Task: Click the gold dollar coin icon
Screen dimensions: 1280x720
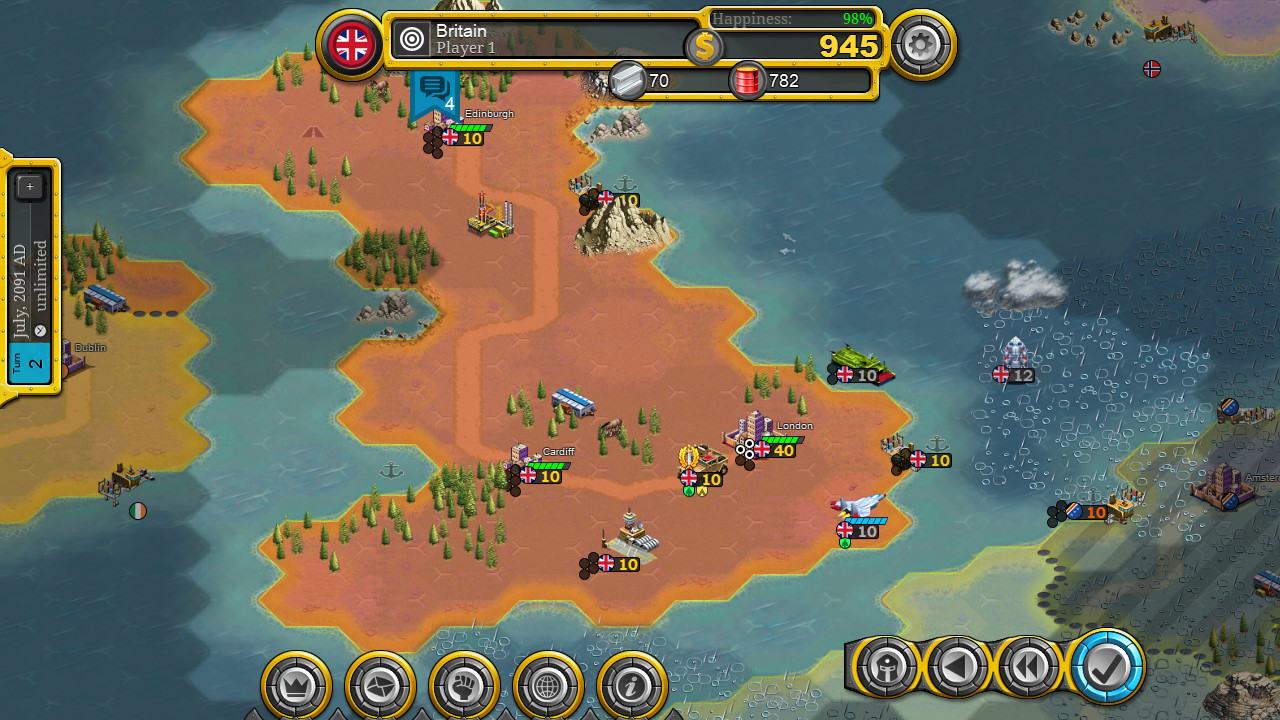Action: 704,46
